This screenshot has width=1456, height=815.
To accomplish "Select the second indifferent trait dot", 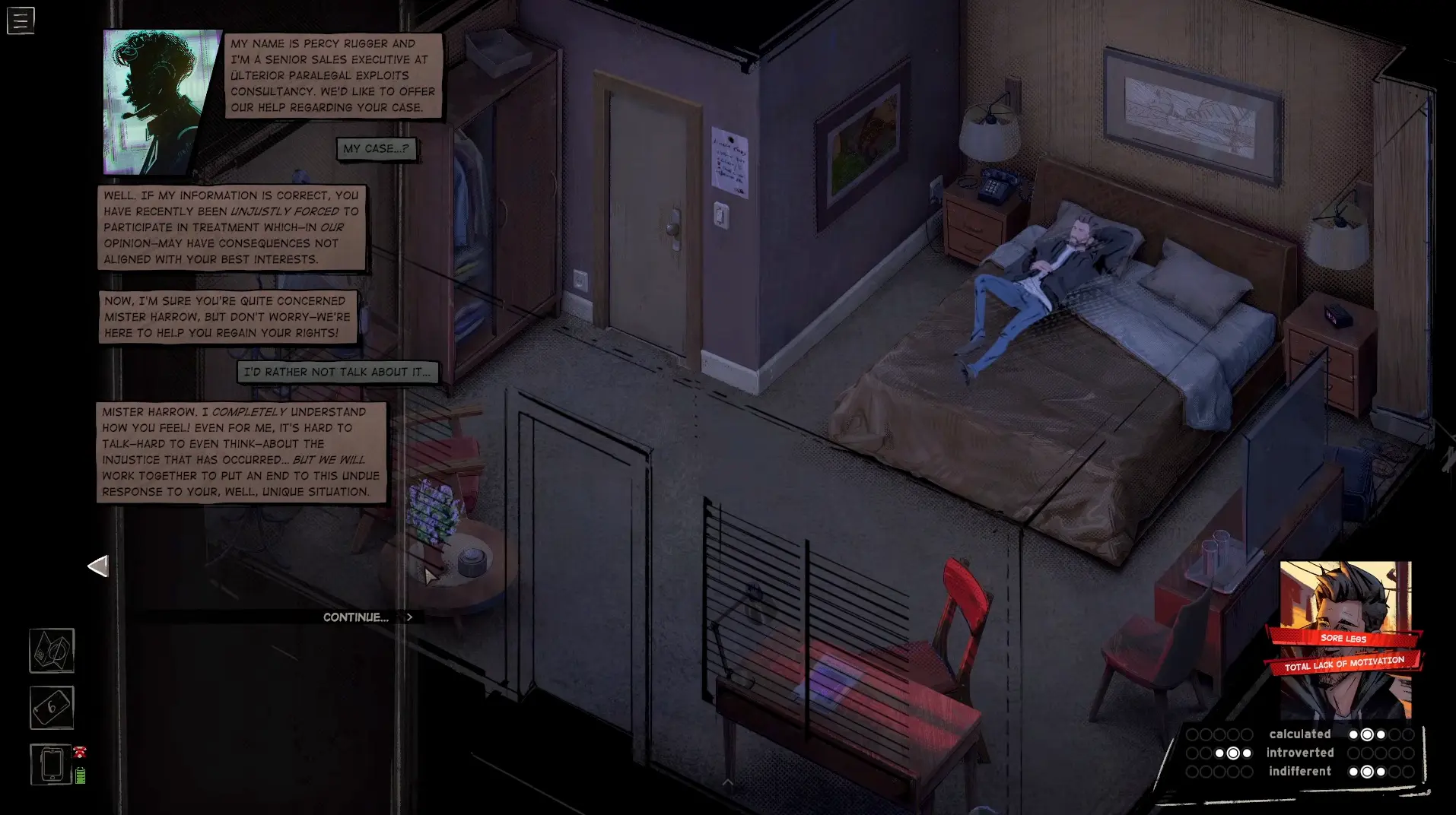I will pos(1367,771).
